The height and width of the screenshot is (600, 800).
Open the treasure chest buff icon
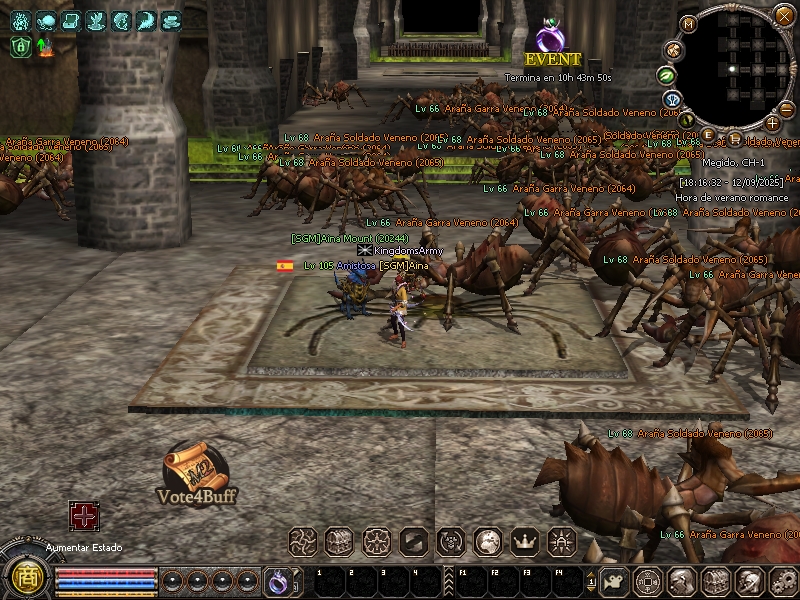tap(338, 542)
